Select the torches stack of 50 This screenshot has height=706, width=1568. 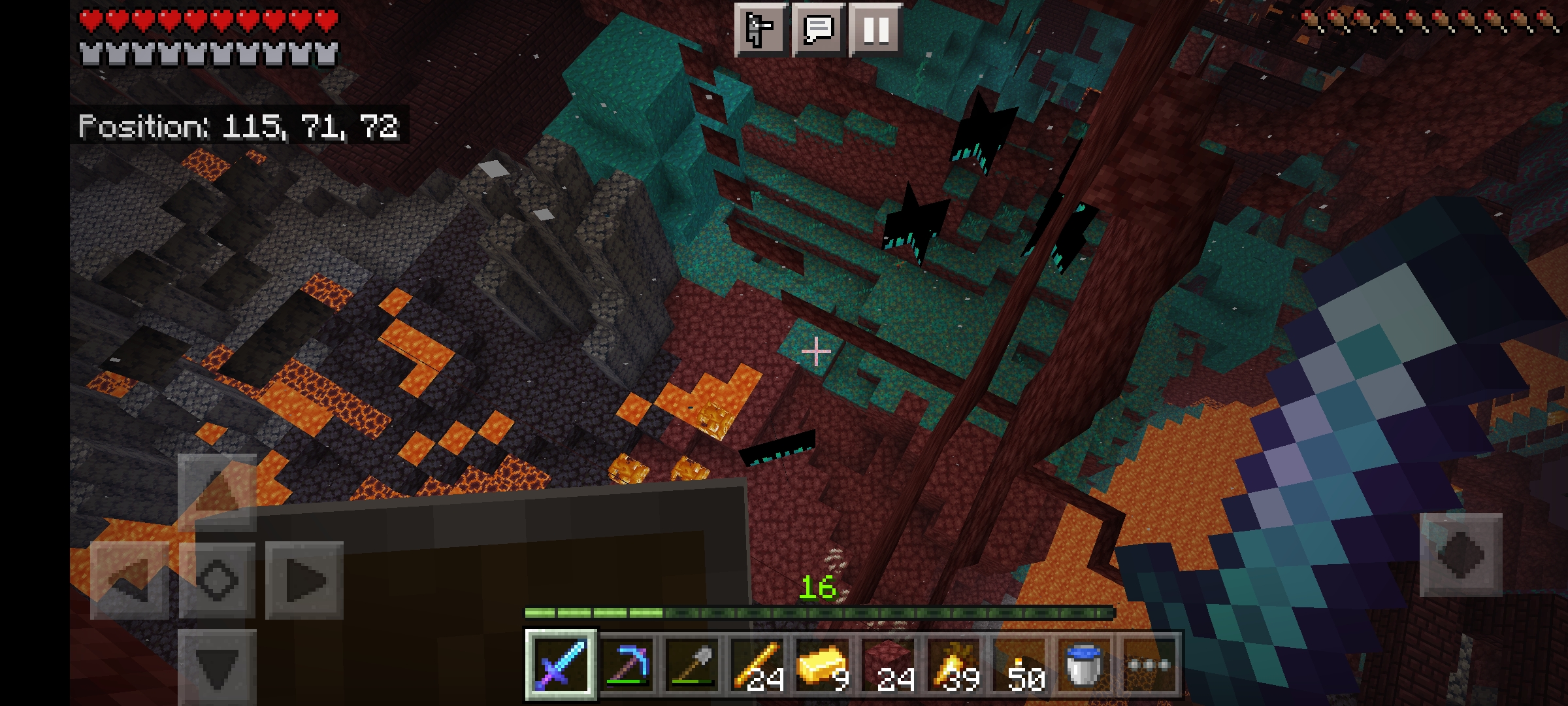(x=1019, y=665)
